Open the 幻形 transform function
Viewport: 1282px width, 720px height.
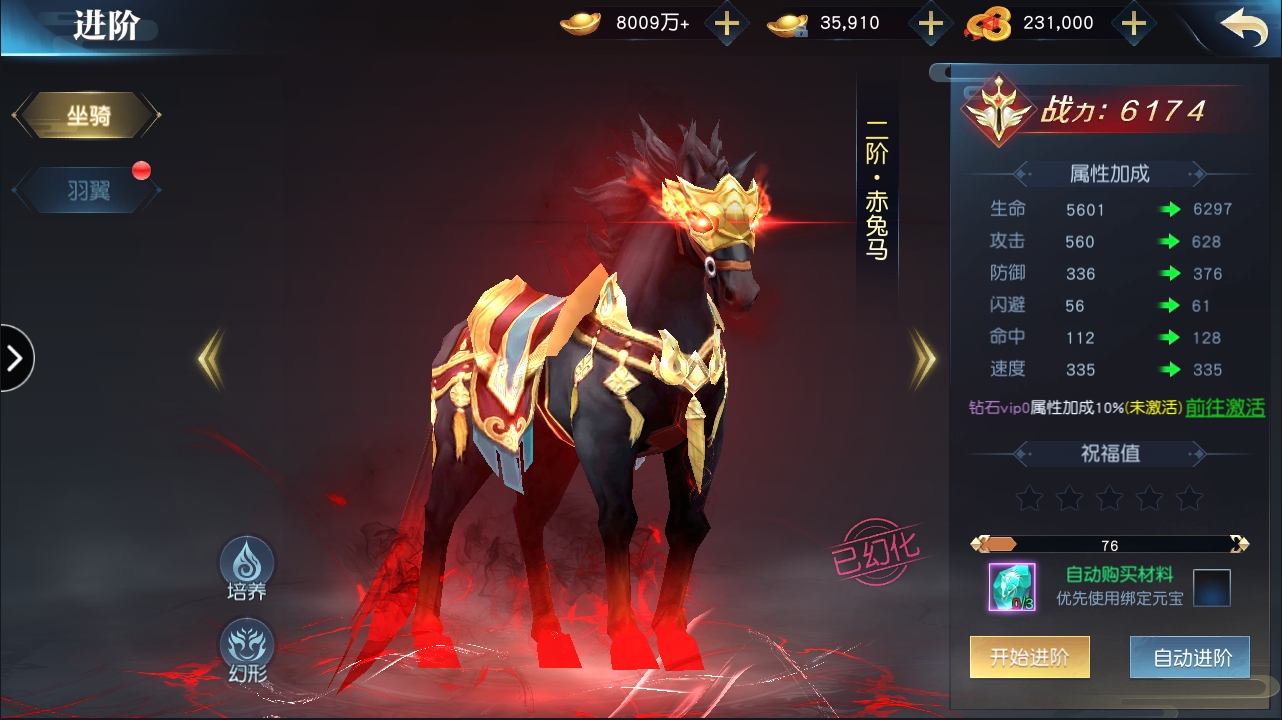click(246, 650)
